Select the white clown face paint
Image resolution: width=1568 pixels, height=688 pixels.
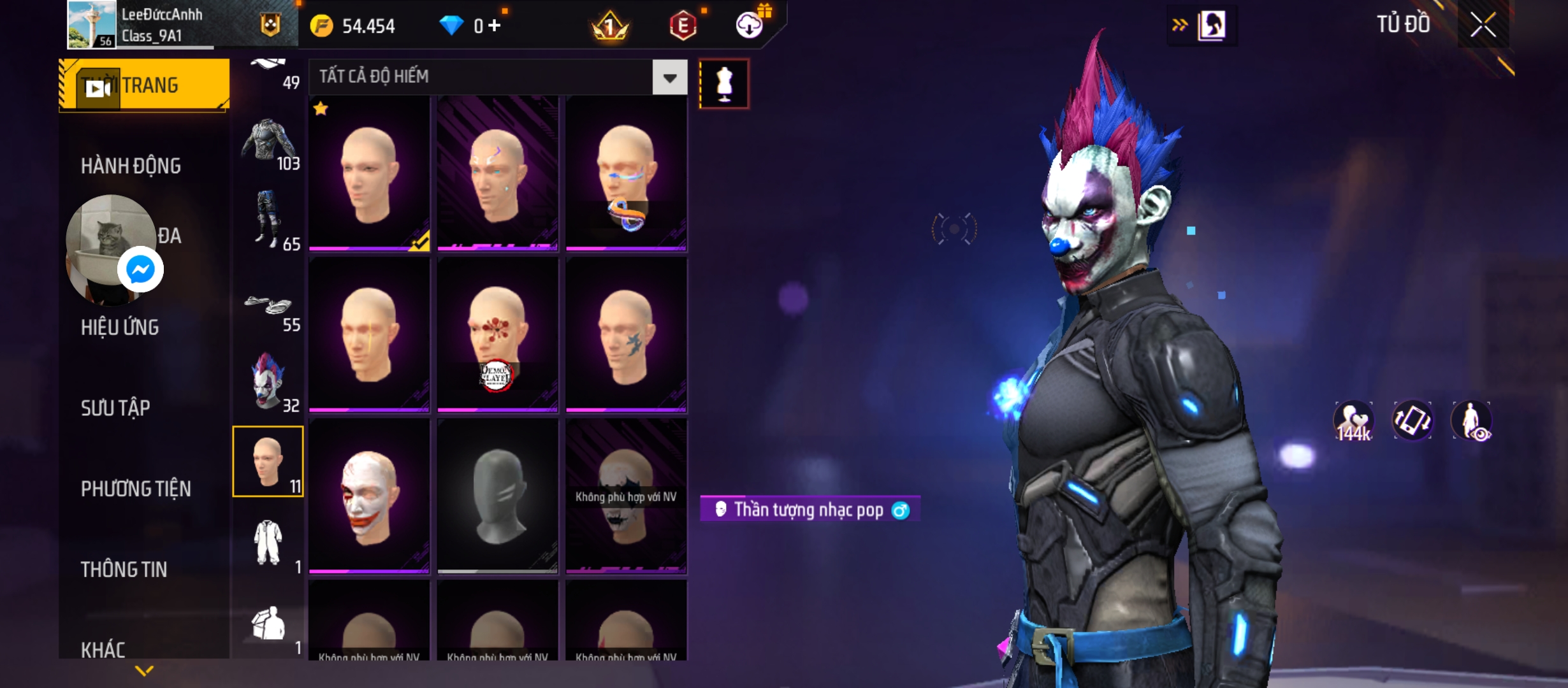[x=369, y=496]
